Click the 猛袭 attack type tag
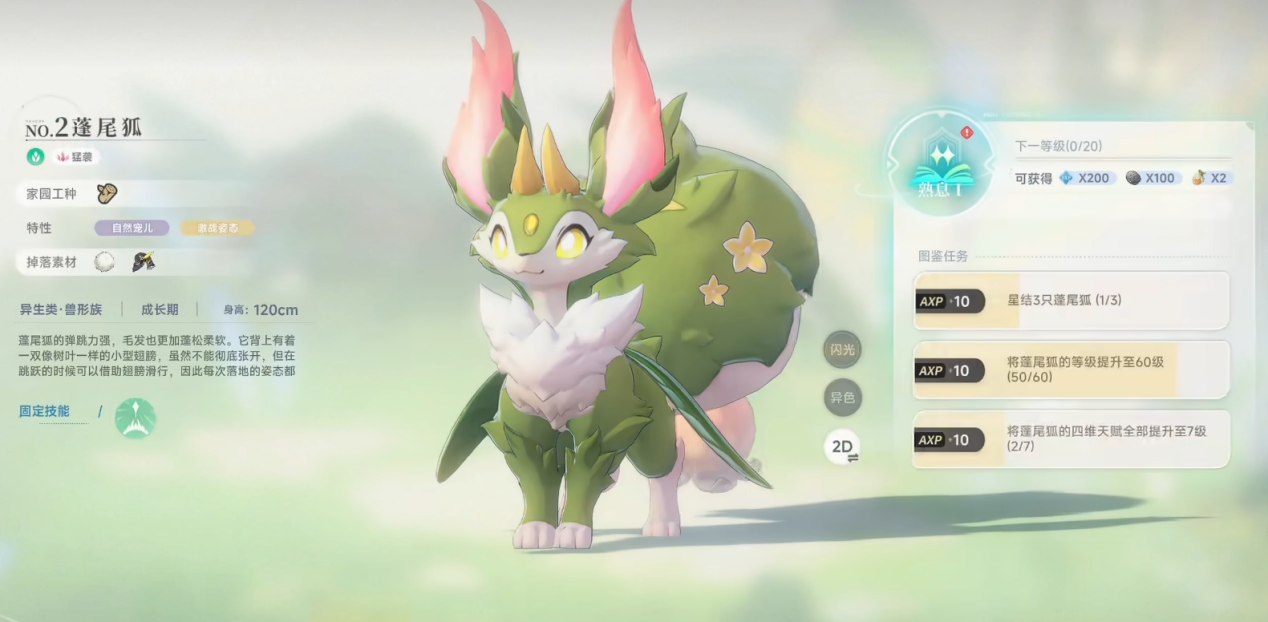Viewport: 1268px width, 622px height. (x=76, y=157)
